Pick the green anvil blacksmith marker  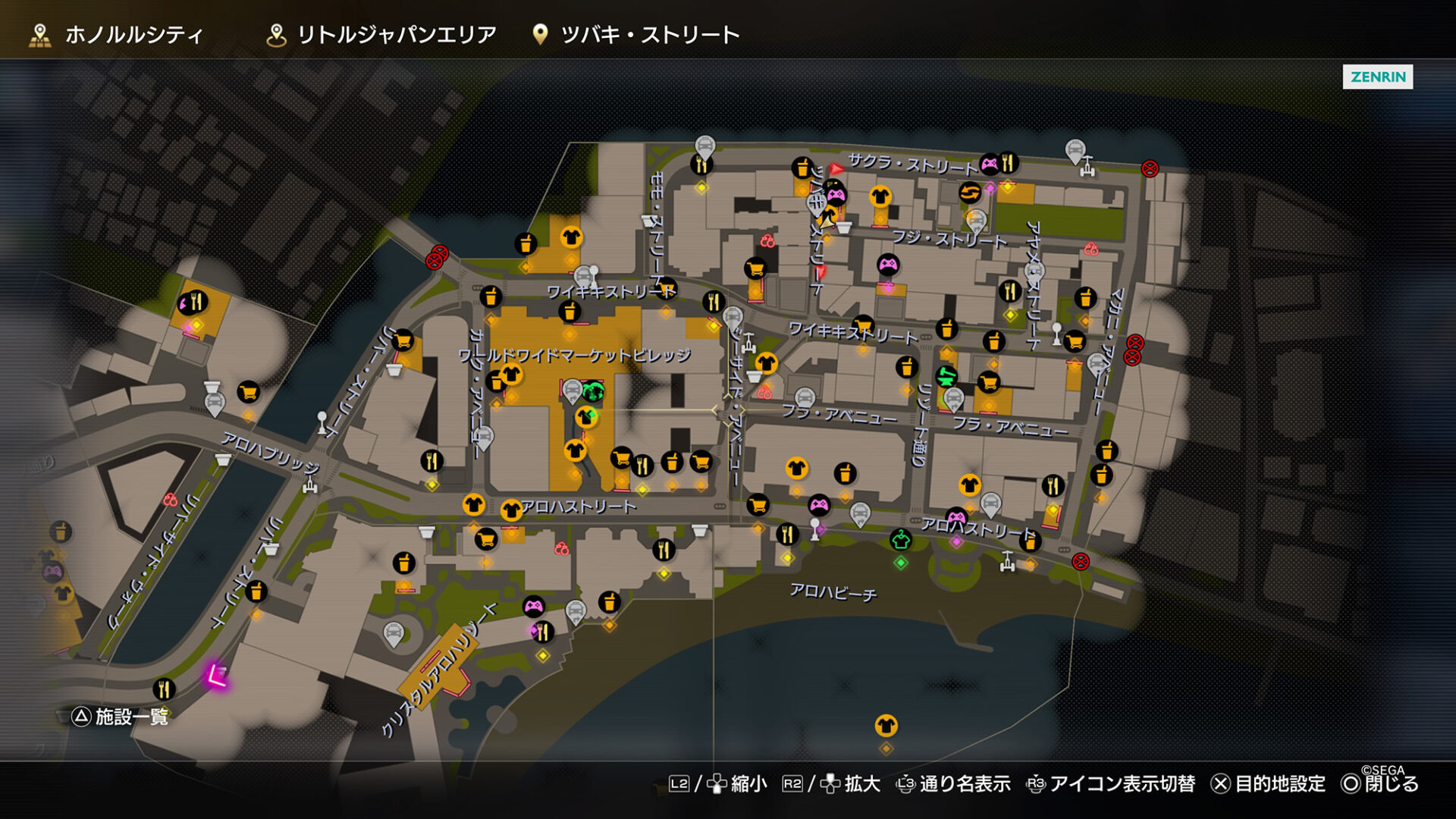(x=946, y=376)
